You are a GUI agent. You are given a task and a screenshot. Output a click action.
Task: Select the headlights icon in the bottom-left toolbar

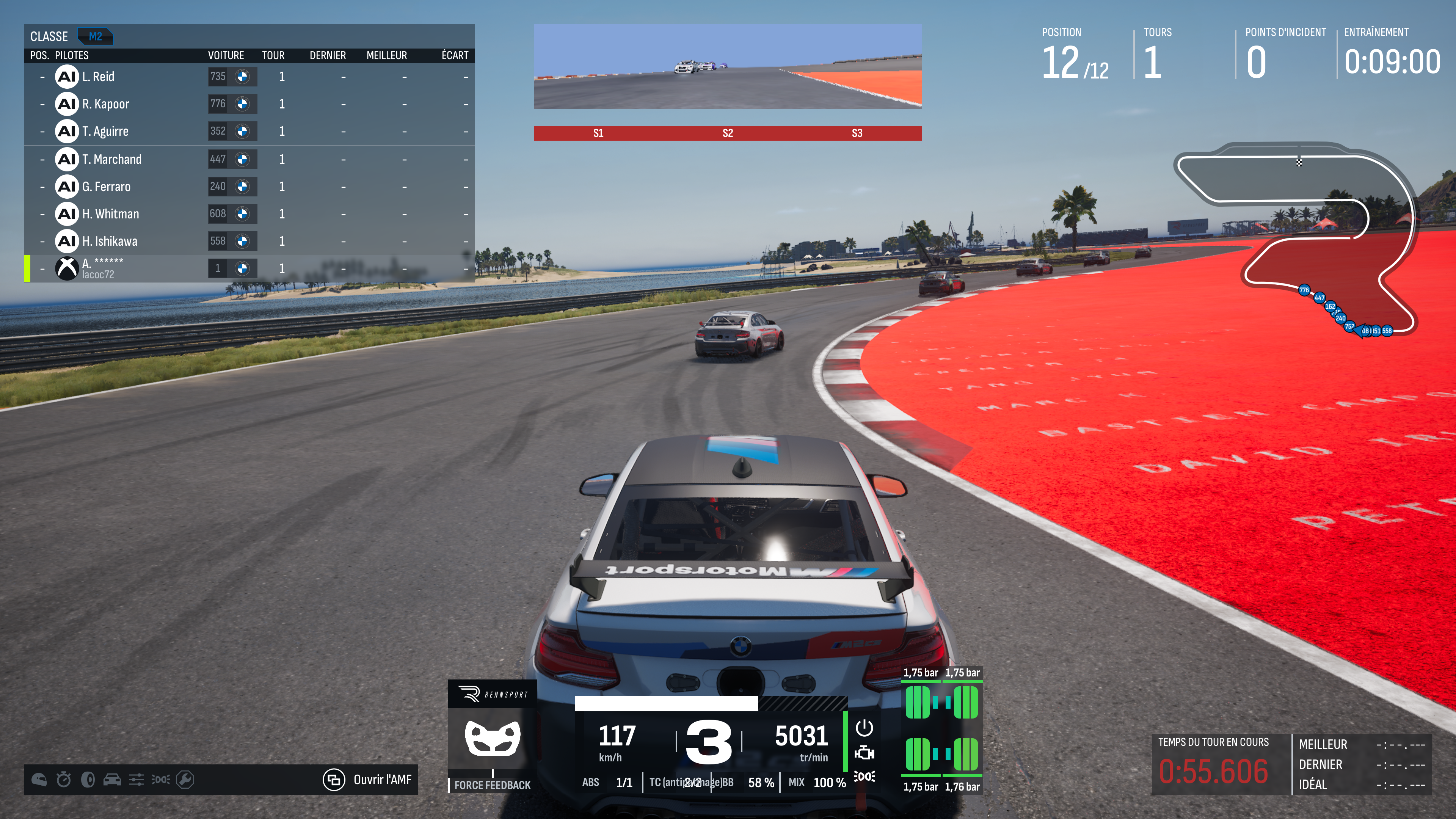click(x=160, y=780)
